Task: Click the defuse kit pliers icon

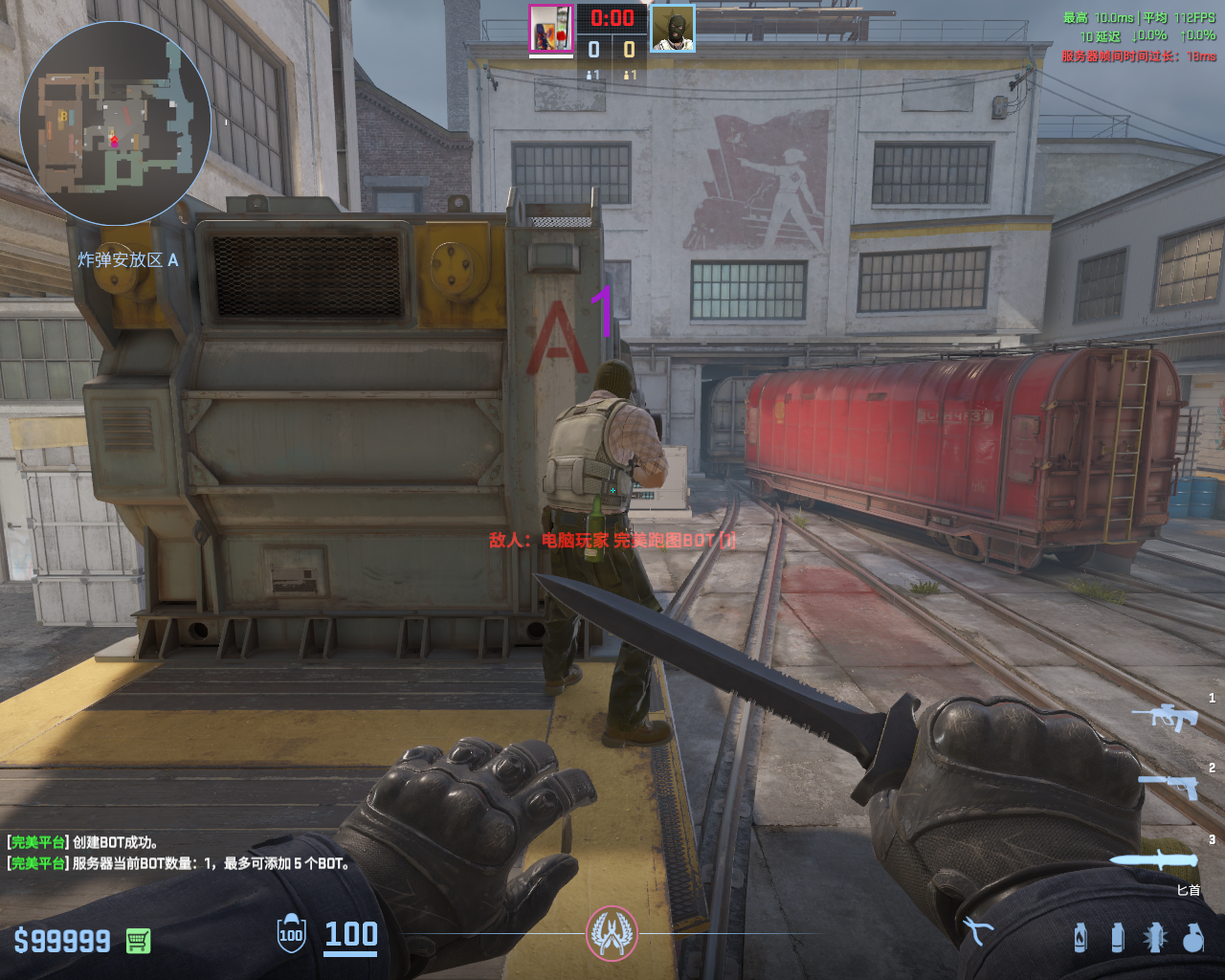Action: click(977, 930)
